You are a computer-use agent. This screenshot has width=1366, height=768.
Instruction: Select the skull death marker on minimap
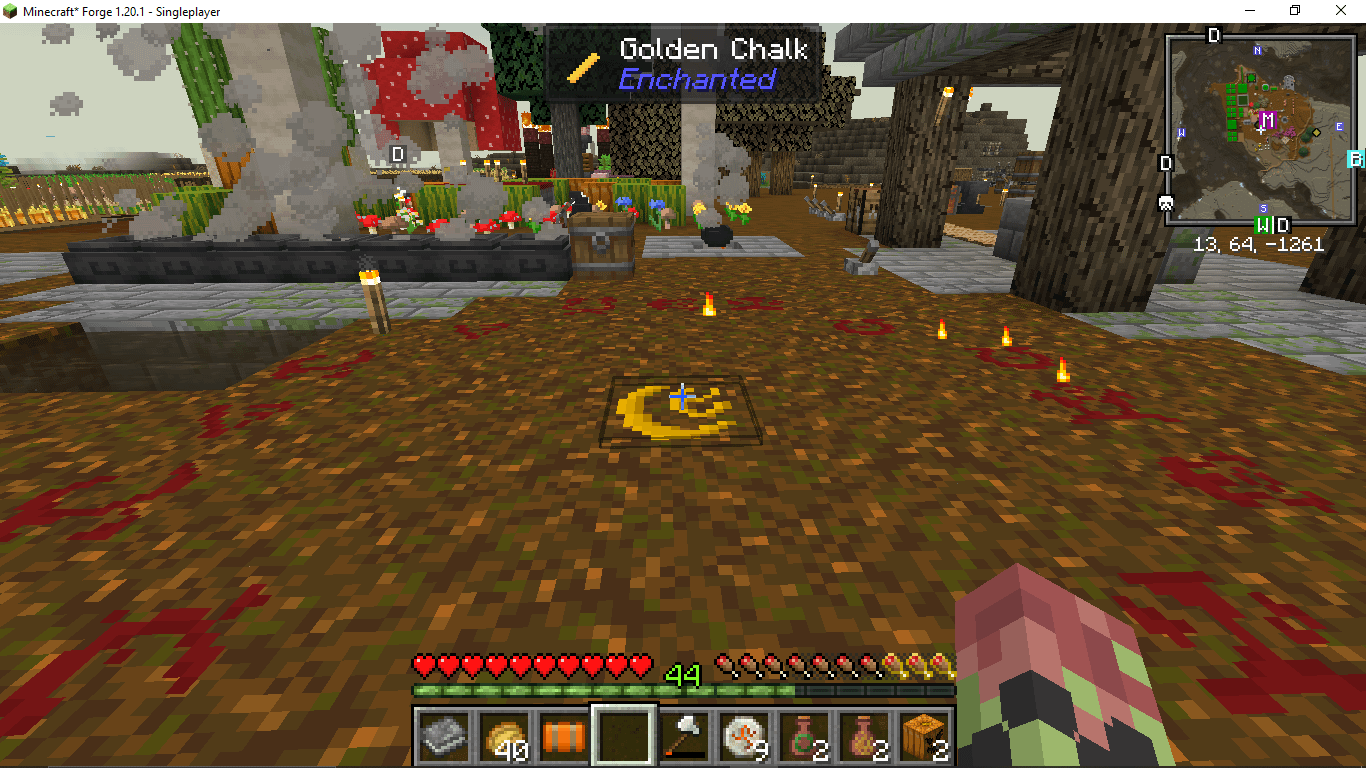click(1165, 203)
